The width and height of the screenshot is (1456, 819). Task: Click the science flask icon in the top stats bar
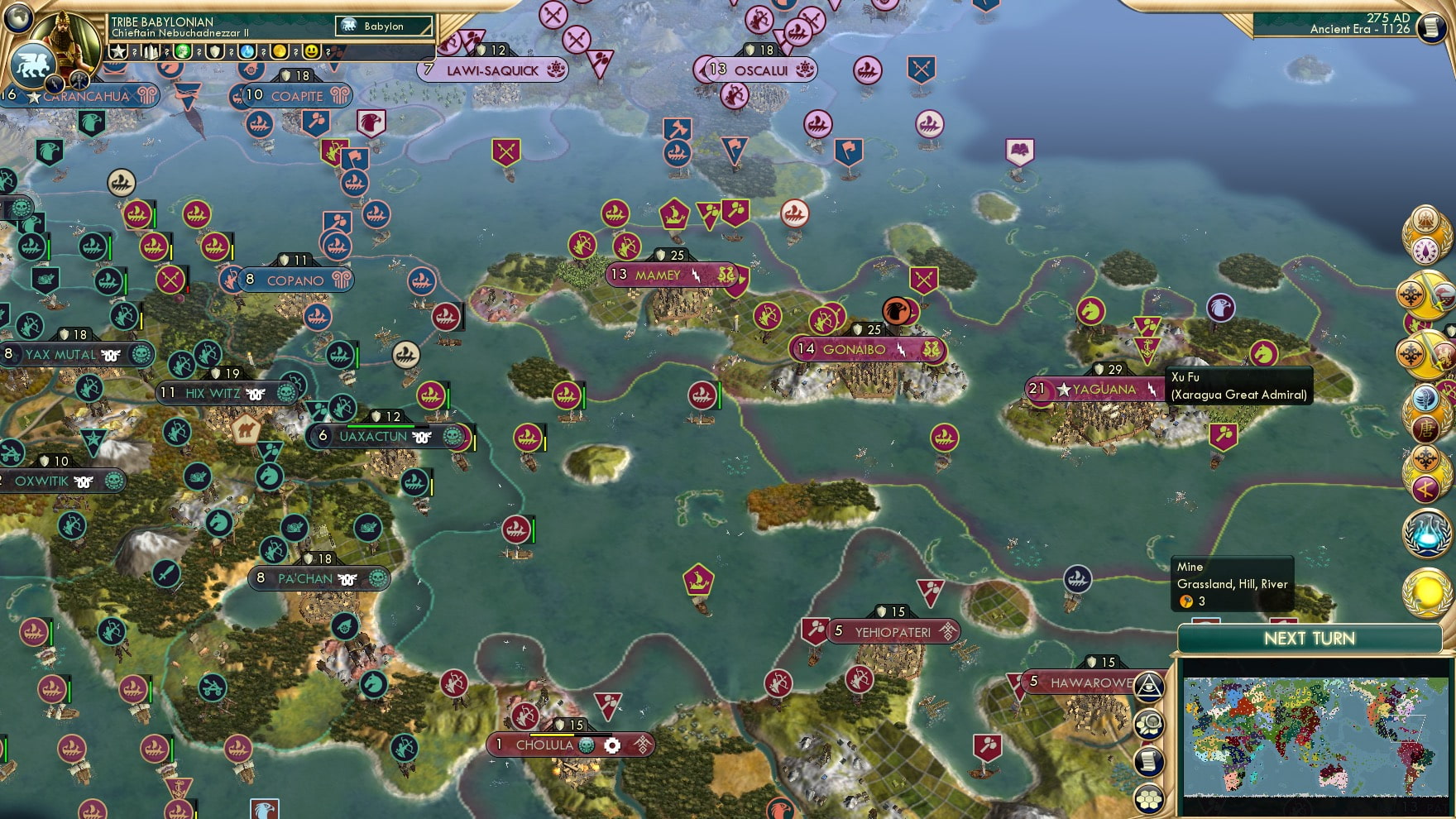(x=248, y=52)
